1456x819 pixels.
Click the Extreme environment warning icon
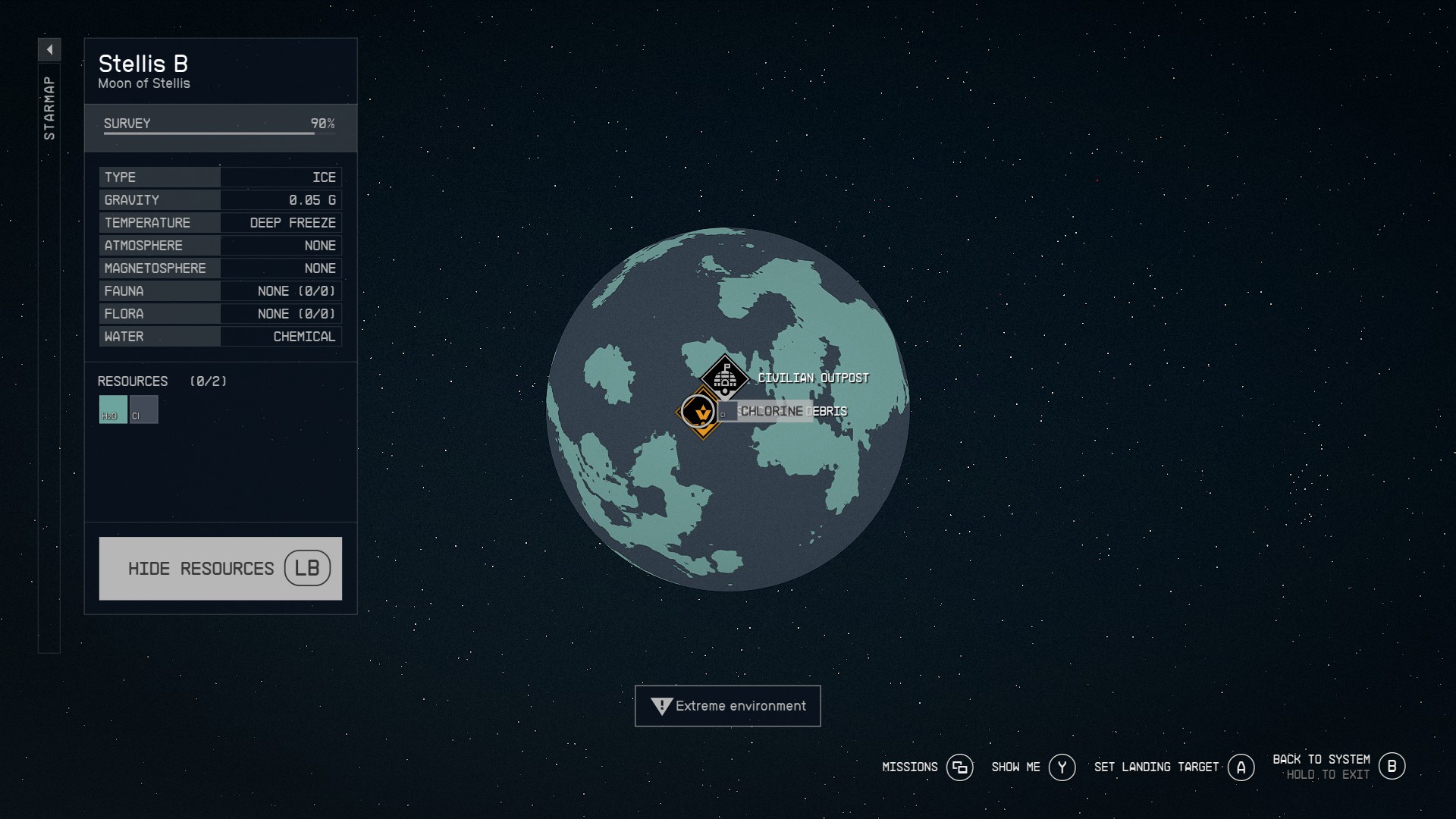click(661, 705)
